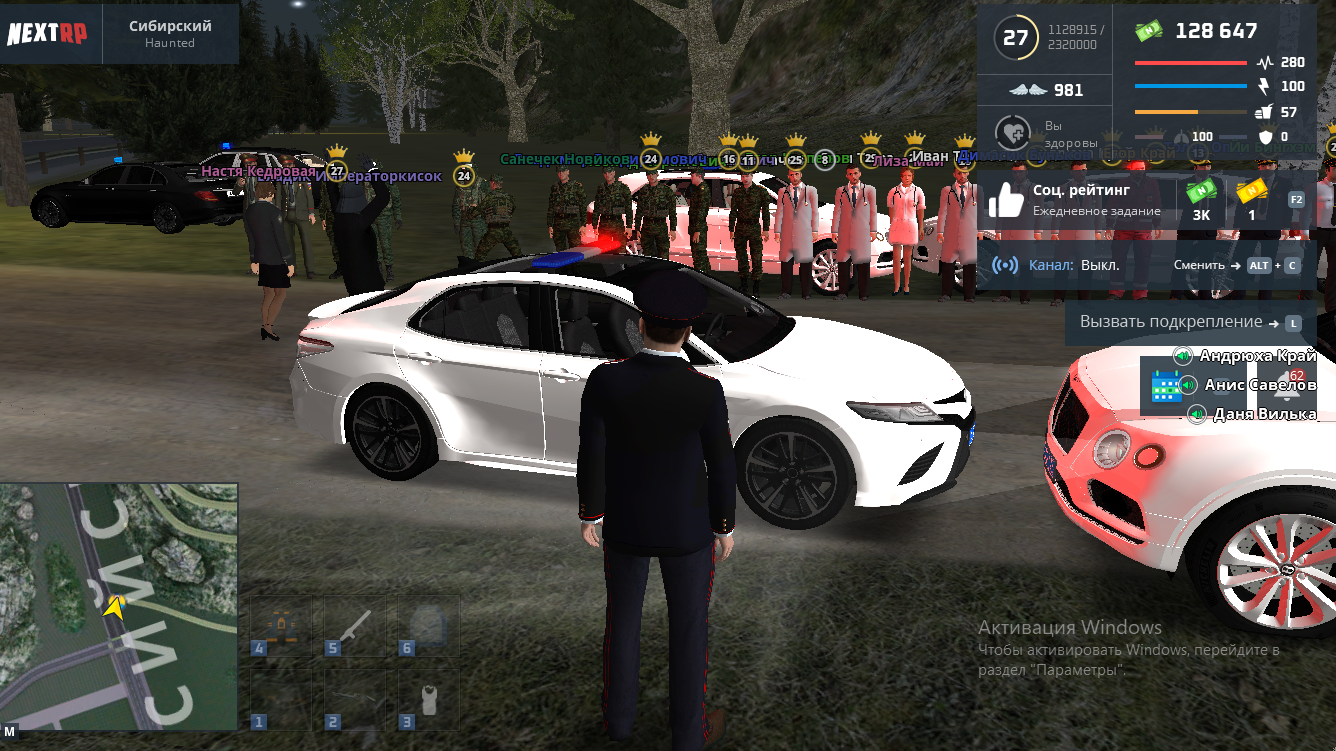
Task: Open the blue calendar events icon
Action: pyautogui.click(x=1166, y=386)
